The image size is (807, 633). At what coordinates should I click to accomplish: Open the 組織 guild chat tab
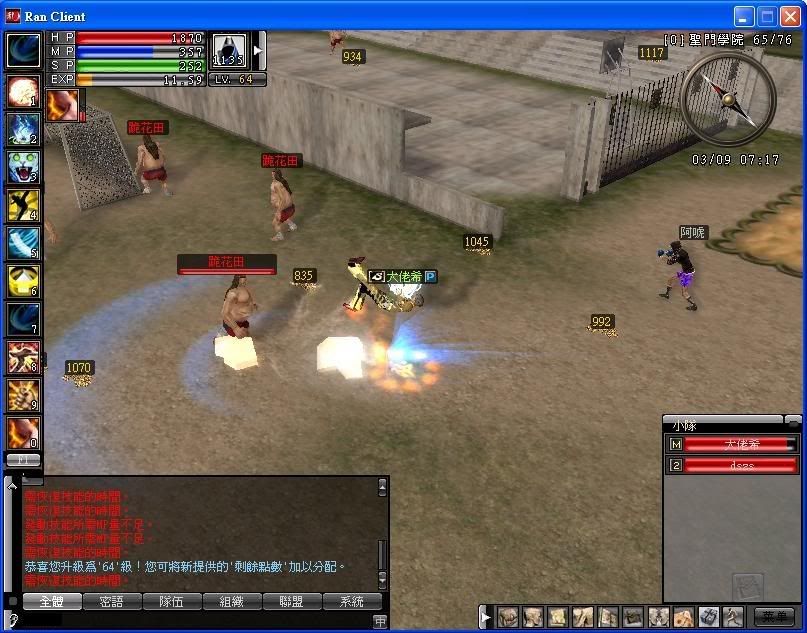(231, 602)
